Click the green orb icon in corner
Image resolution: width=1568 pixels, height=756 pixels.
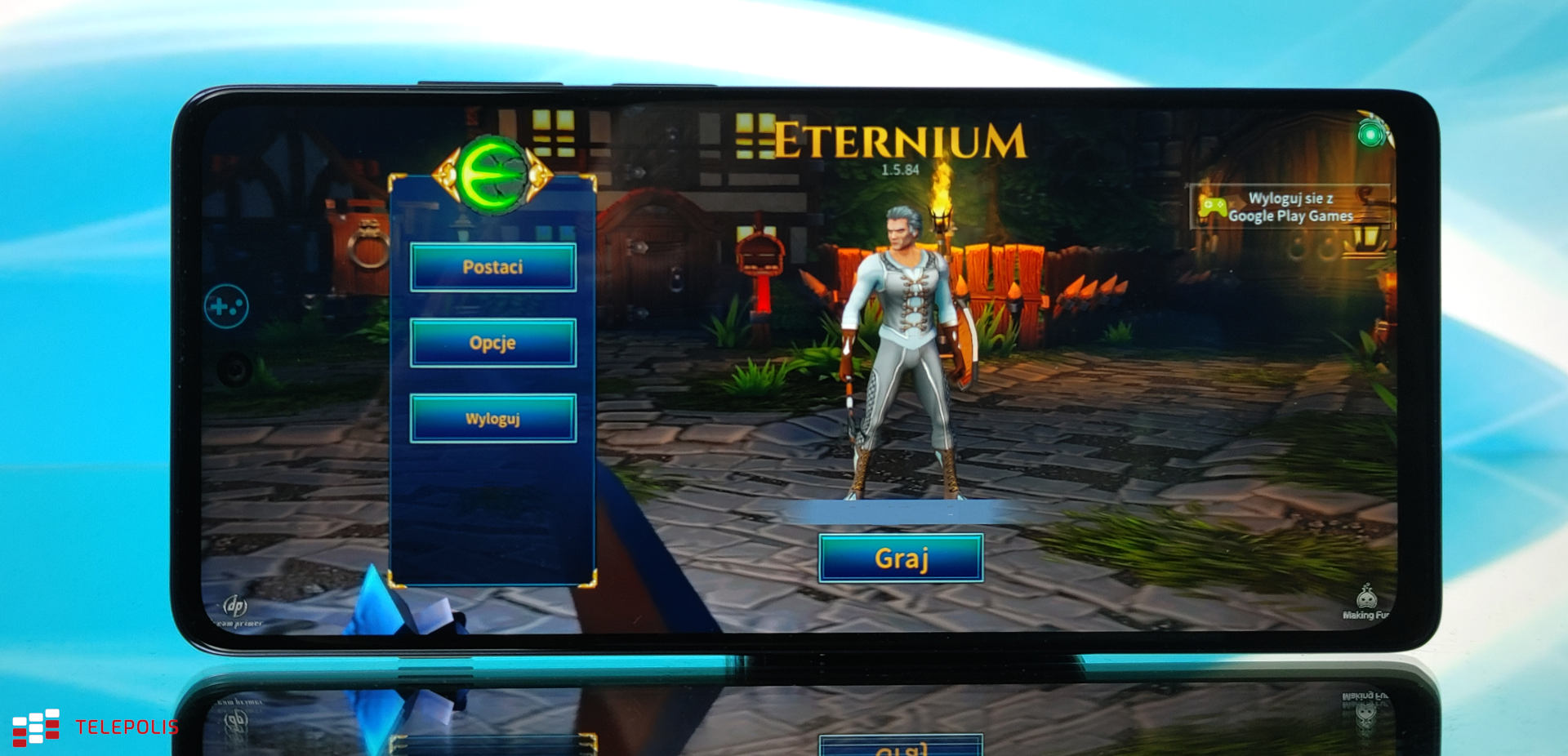[x=1372, y=132]
